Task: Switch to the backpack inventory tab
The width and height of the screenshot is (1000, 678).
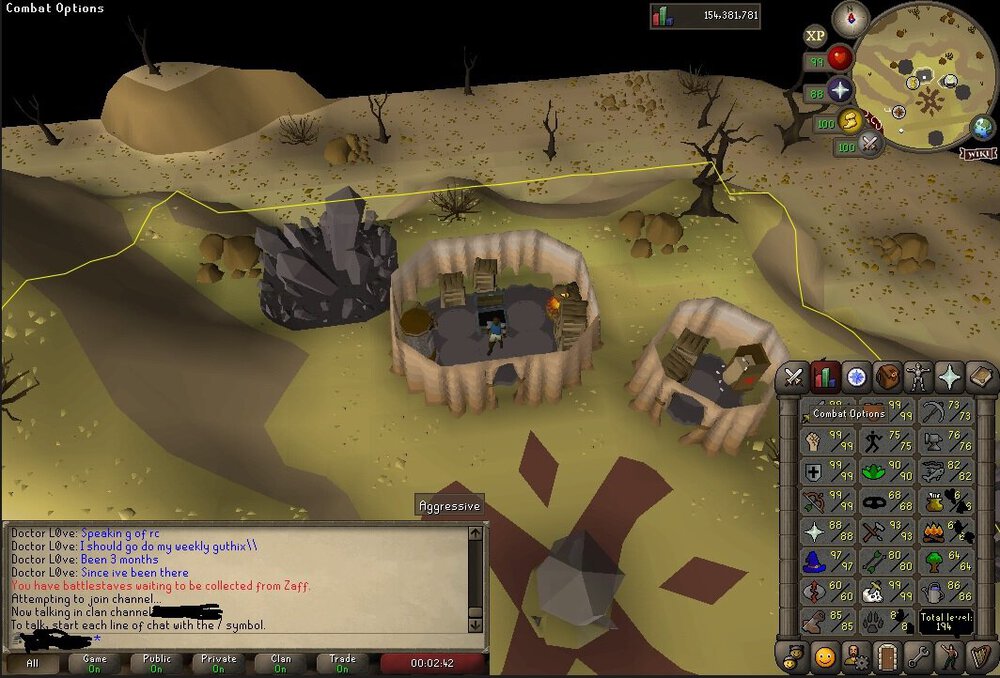Action: click(887, 377)
